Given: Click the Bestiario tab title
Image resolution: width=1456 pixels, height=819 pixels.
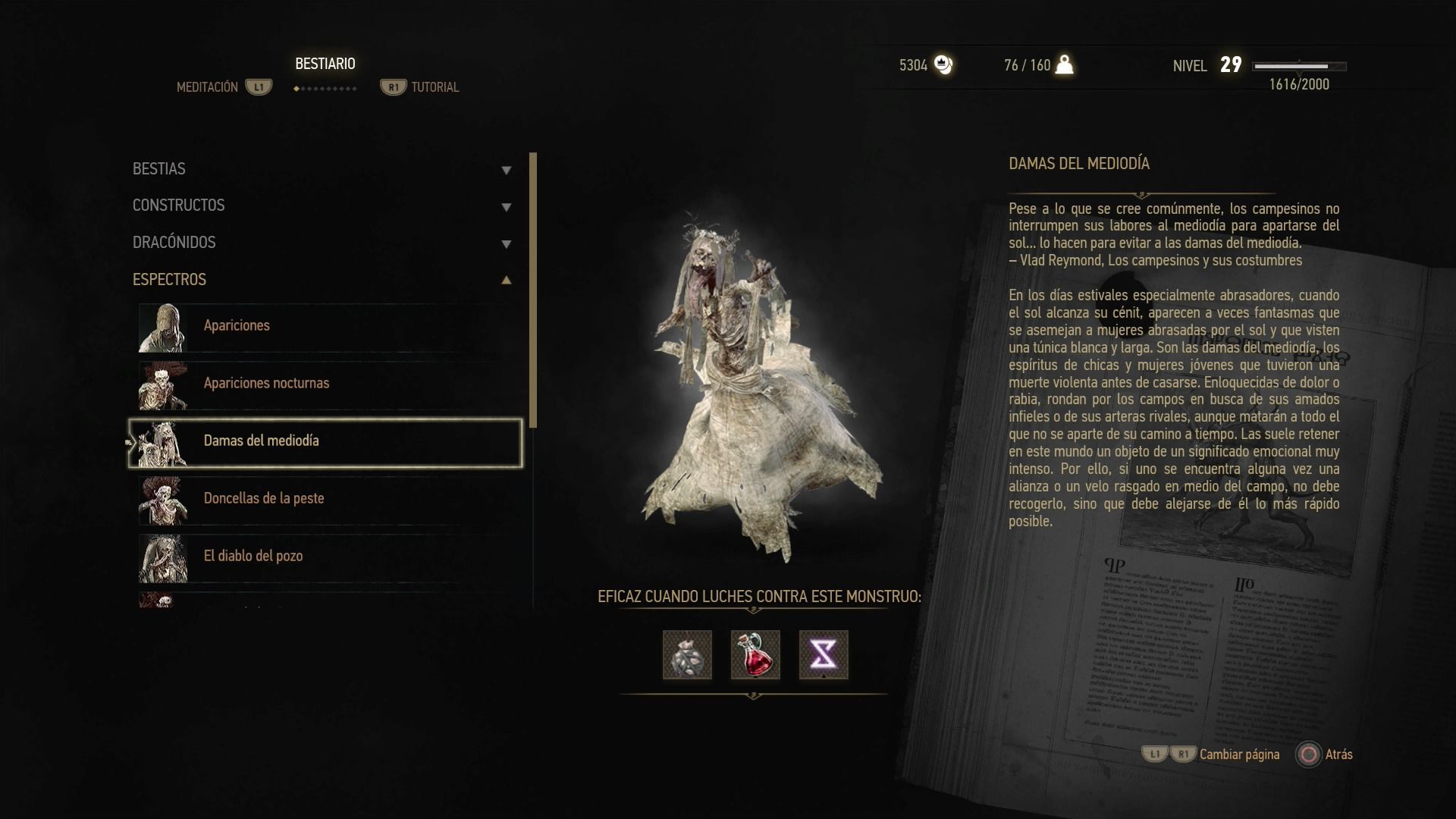Looking at the screenshot, I should [325, 64].
